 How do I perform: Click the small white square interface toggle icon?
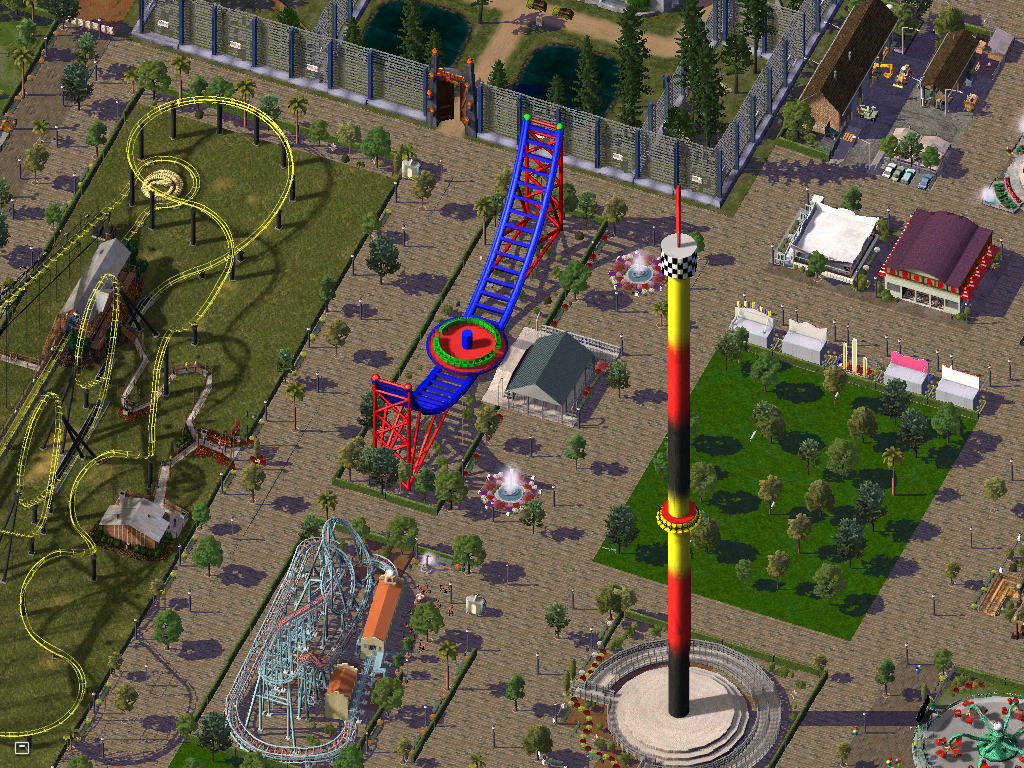pos(22,746)
